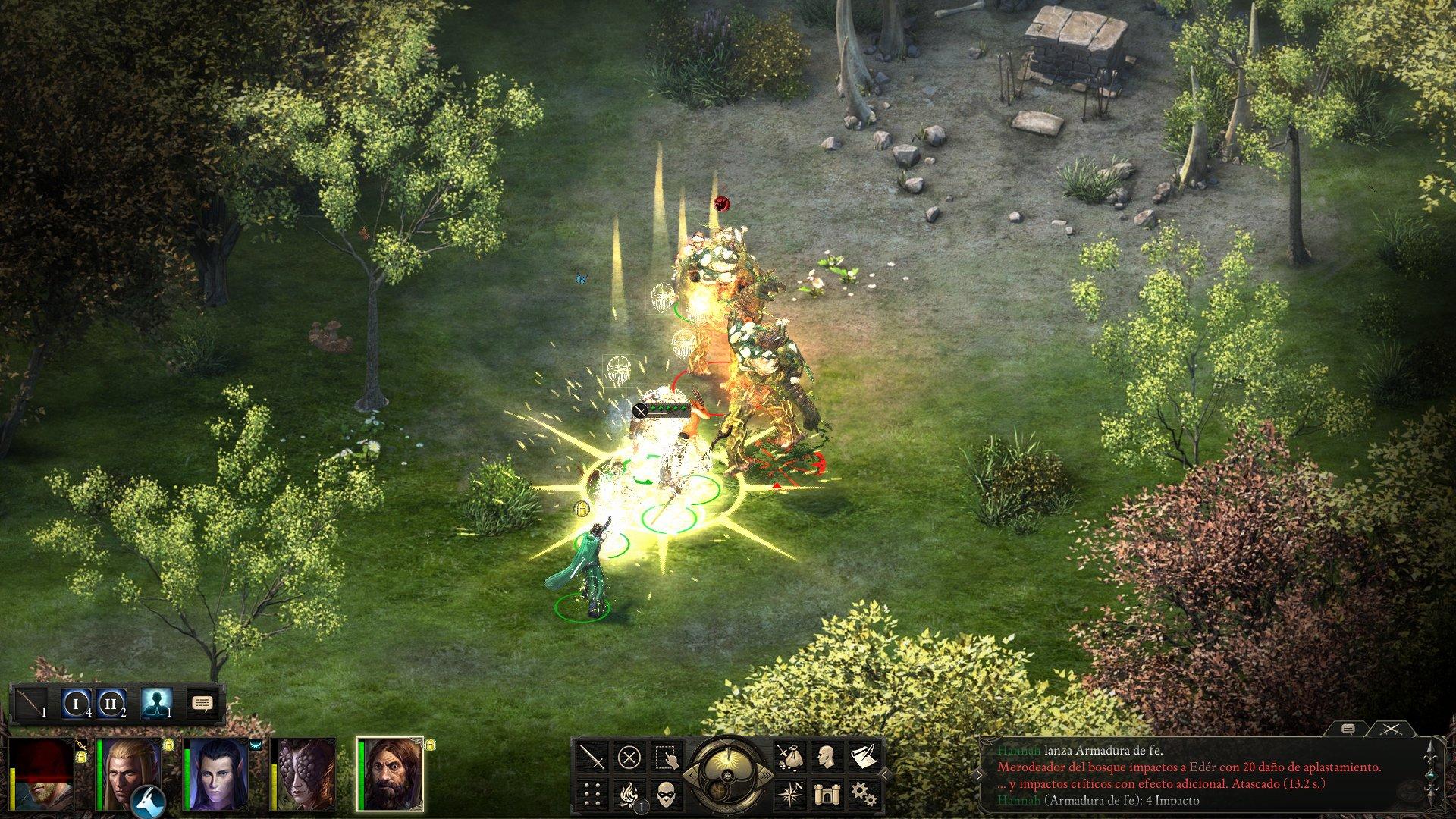Pause the game with the central clock wheel
1456x819 pixels.
(x=726, y=775)
